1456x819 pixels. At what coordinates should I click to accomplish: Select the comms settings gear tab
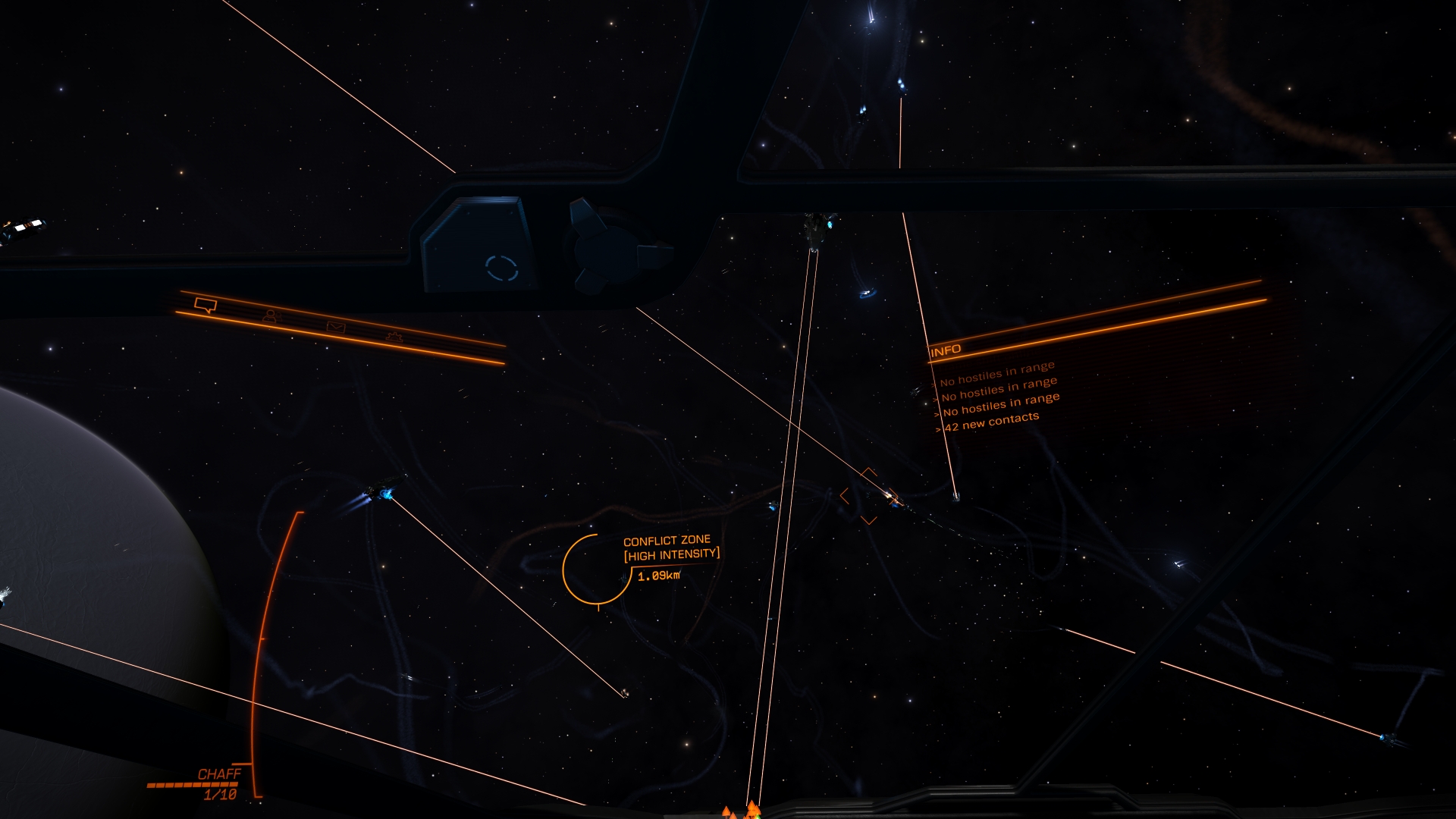394,336
